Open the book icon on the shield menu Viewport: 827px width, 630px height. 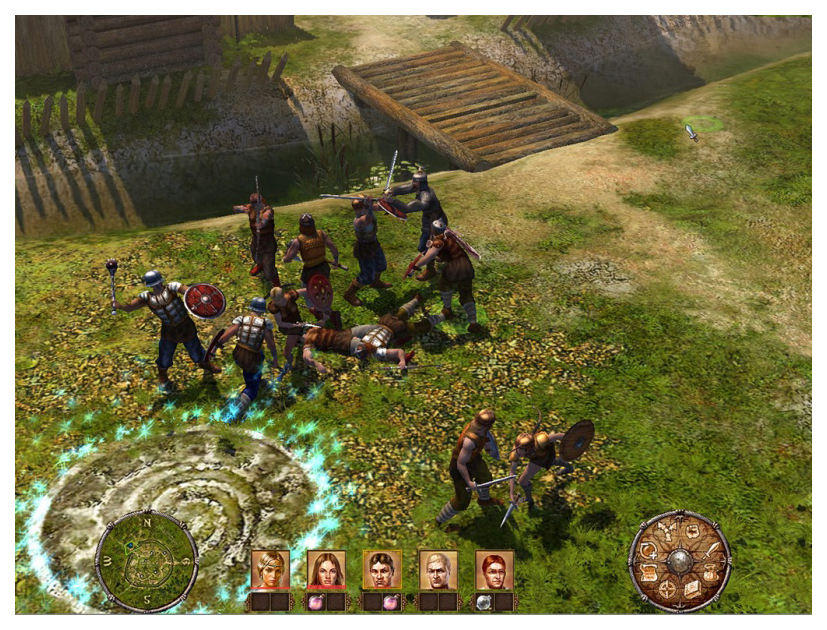click(692, 590)
